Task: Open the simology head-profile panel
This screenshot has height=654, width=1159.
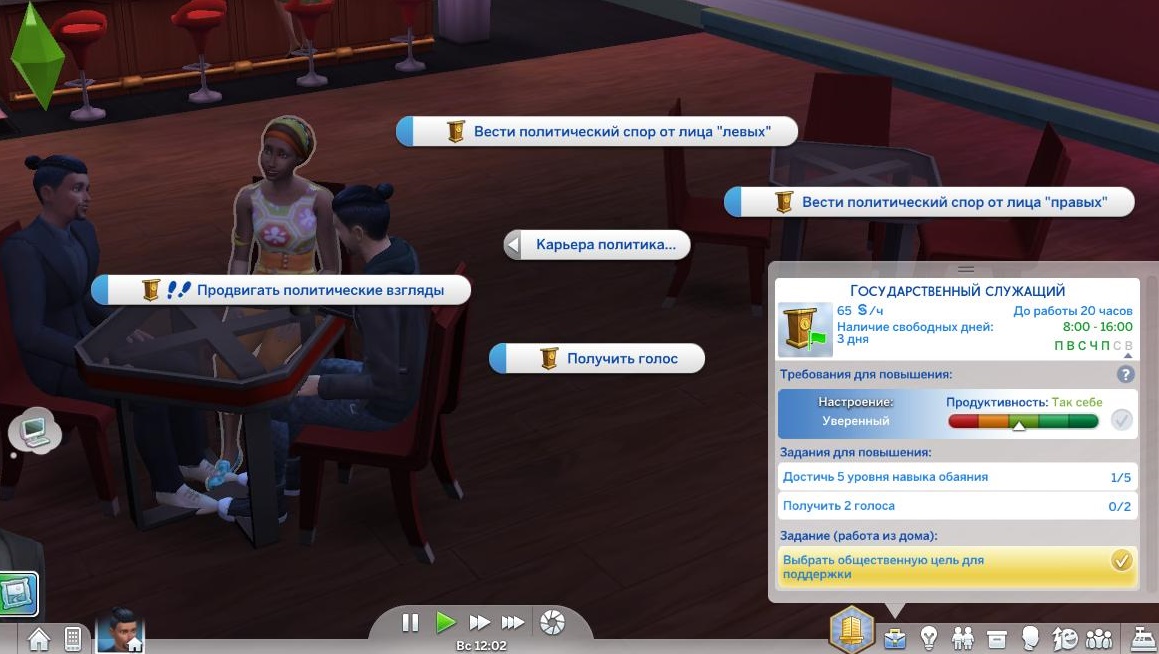Action: [x=1030, y=637]
